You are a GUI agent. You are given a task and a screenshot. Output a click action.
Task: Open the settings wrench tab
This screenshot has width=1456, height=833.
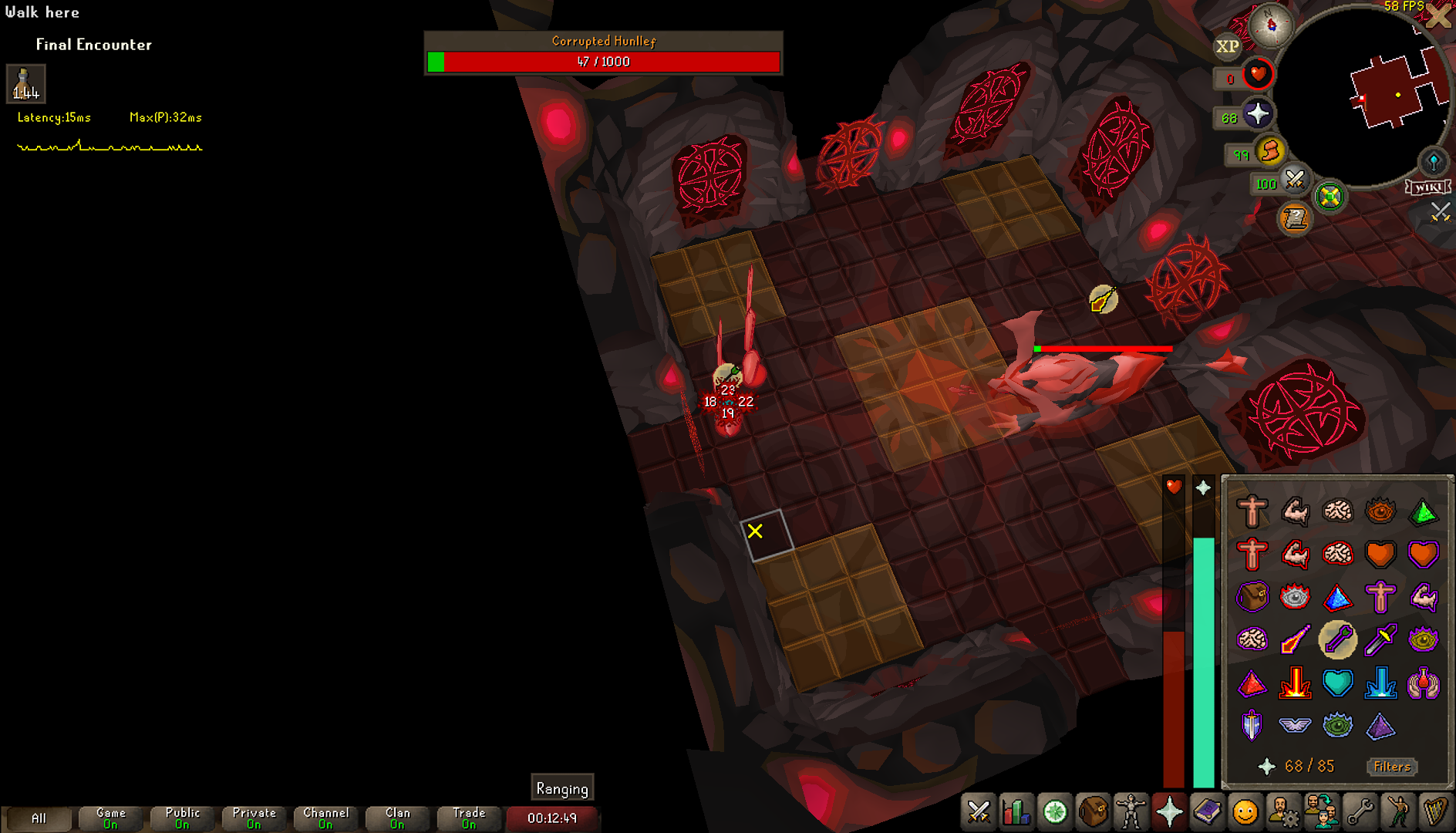tap(1359, 812)
